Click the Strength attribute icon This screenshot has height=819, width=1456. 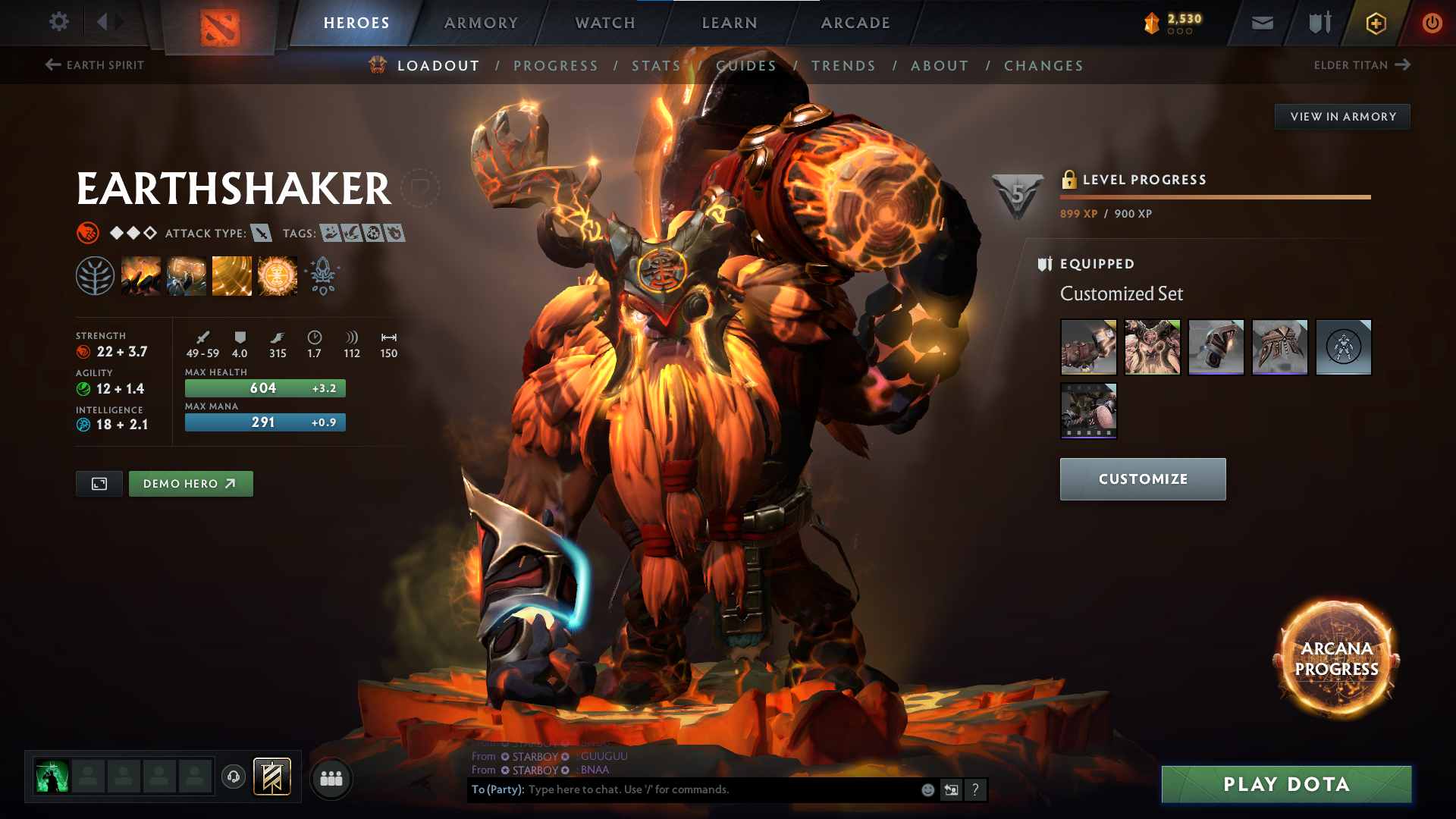coord(82,351)
